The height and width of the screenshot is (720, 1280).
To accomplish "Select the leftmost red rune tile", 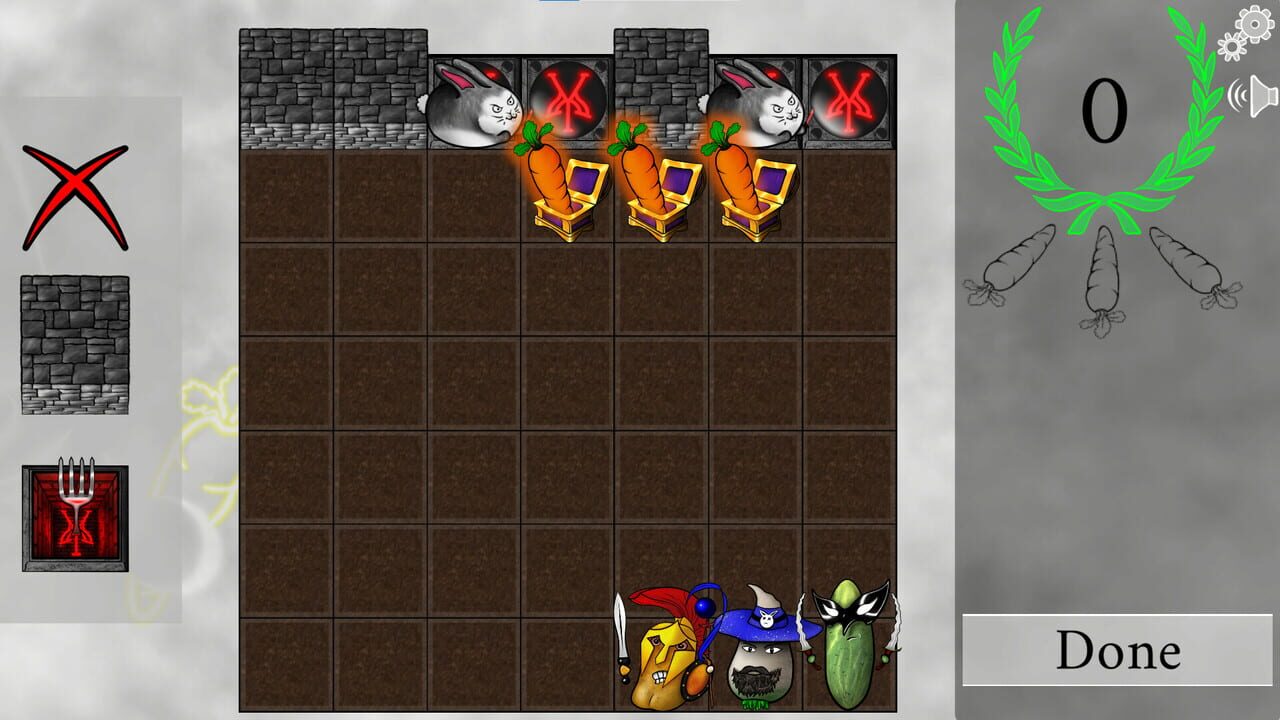I will point(566,100).
